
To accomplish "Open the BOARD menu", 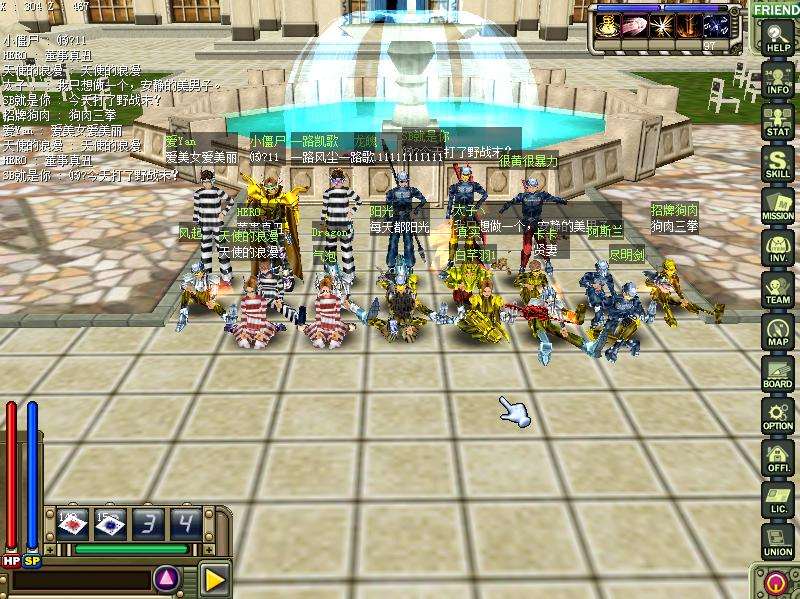I will tap(777, 374).
